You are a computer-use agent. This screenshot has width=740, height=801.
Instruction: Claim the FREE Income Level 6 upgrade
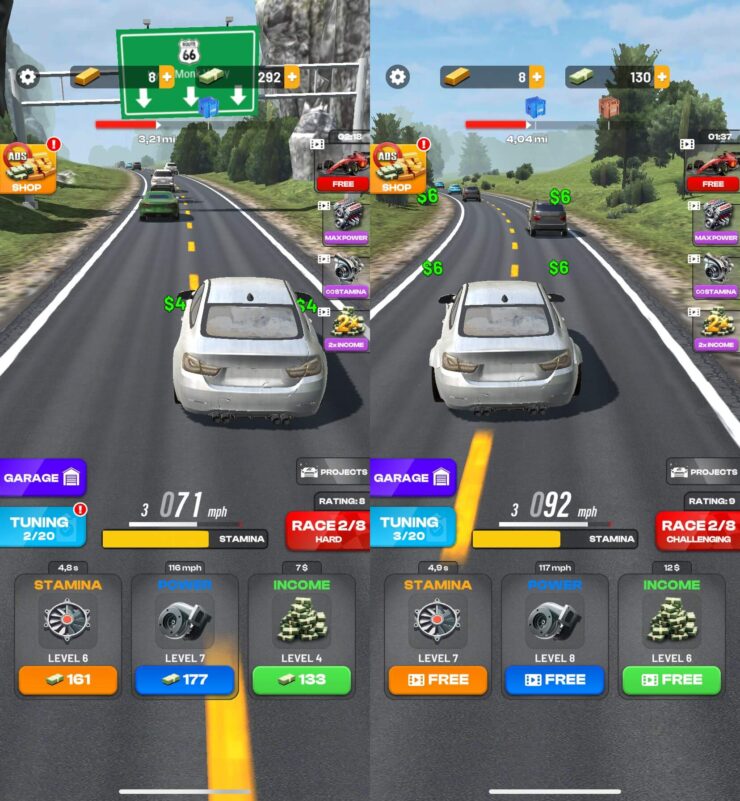tap(671, 680)
